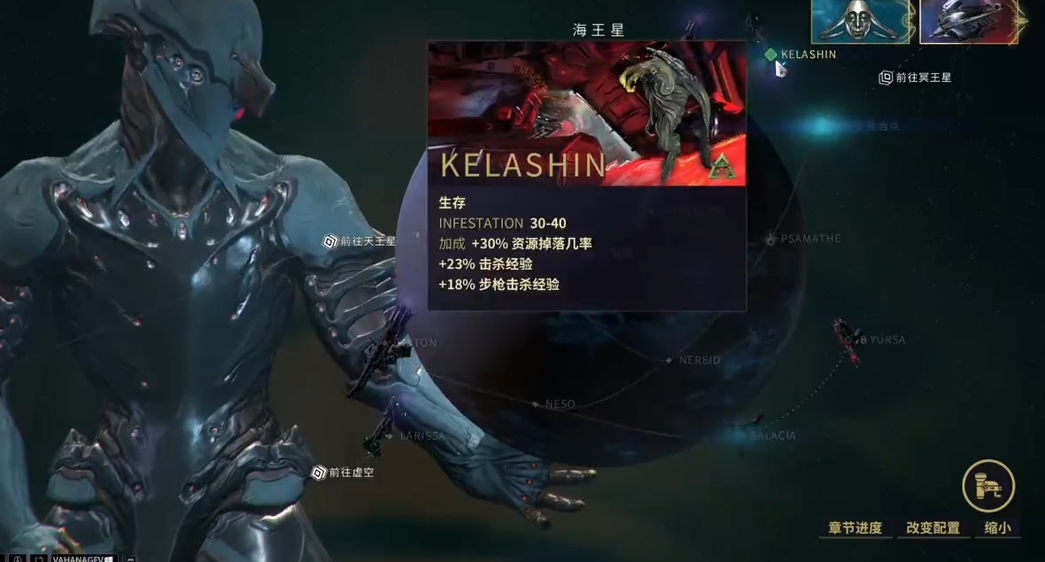The image size is (1045, 562).
Task: Click the 改变配置 loadout button
Action: click(933, 528)
